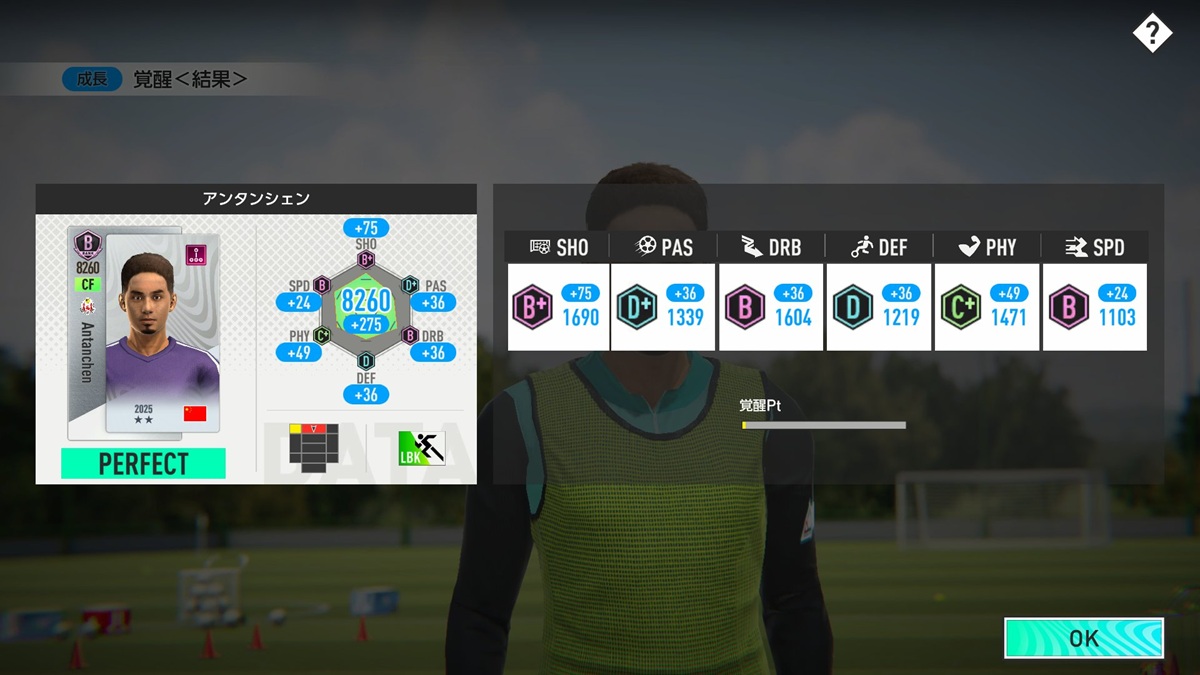The image size is (1200, 675).
Task: Open the question mark help icon
Action: [1152, 33]
